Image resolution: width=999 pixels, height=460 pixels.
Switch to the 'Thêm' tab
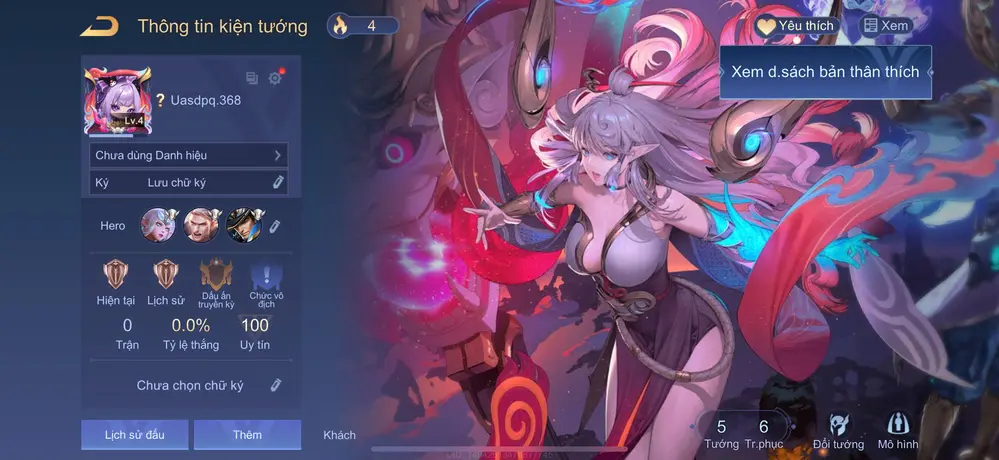pos(247,435)
